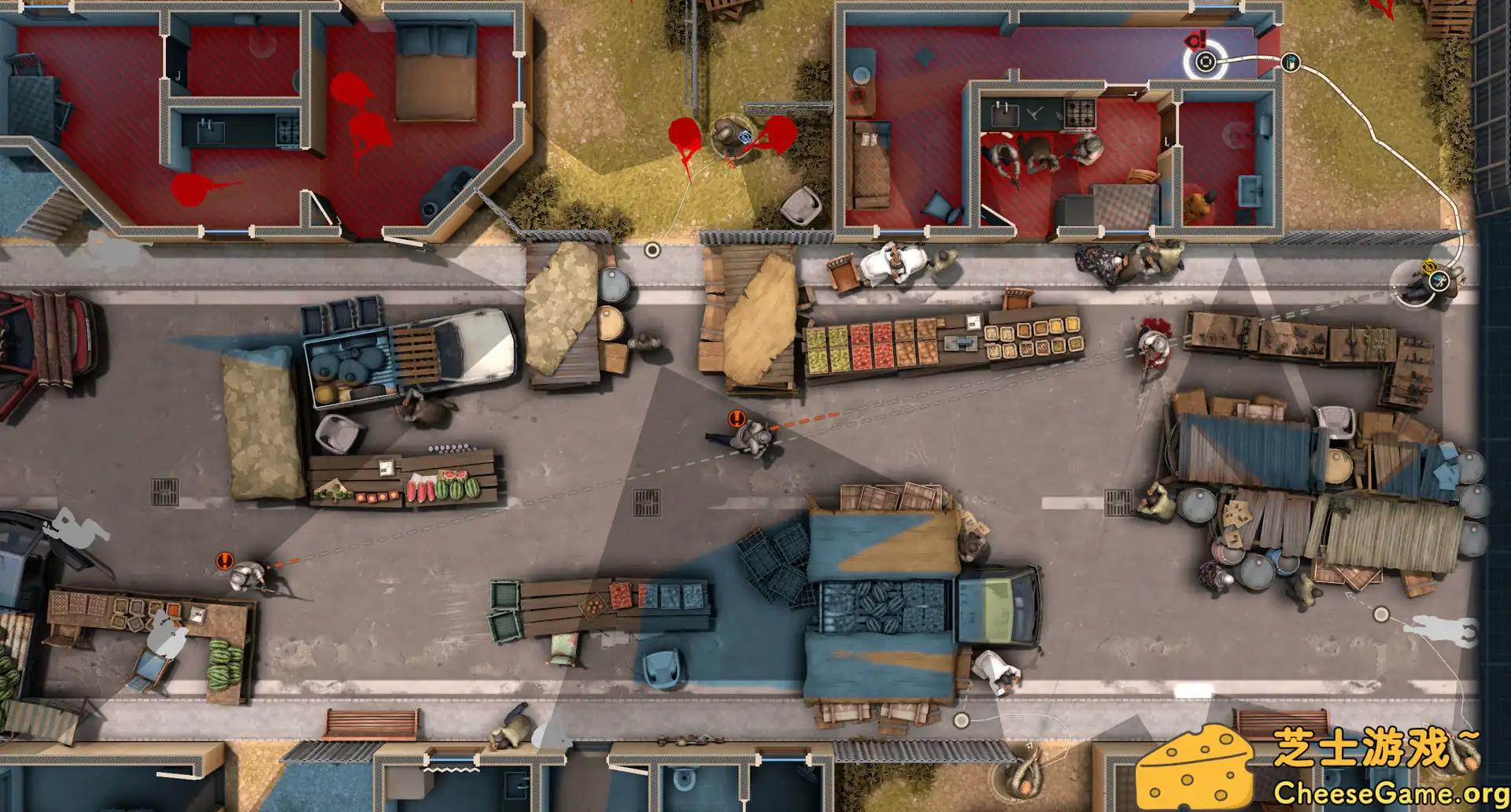
Task: Click the sprint badge on the selected trooper
Action: click(x=1439, y=281)
